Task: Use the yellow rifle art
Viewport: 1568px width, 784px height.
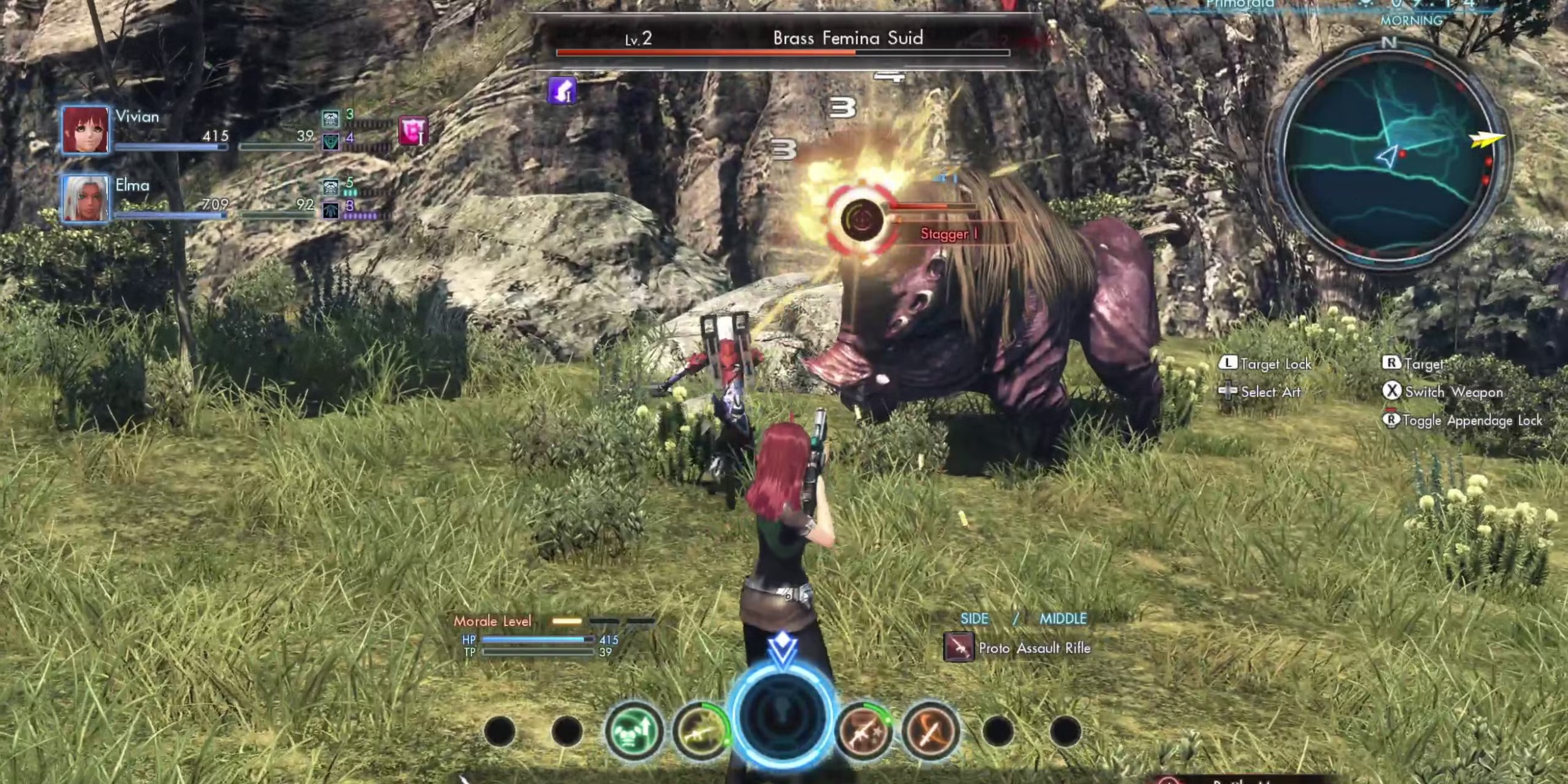Action: [x=700, y=731]
